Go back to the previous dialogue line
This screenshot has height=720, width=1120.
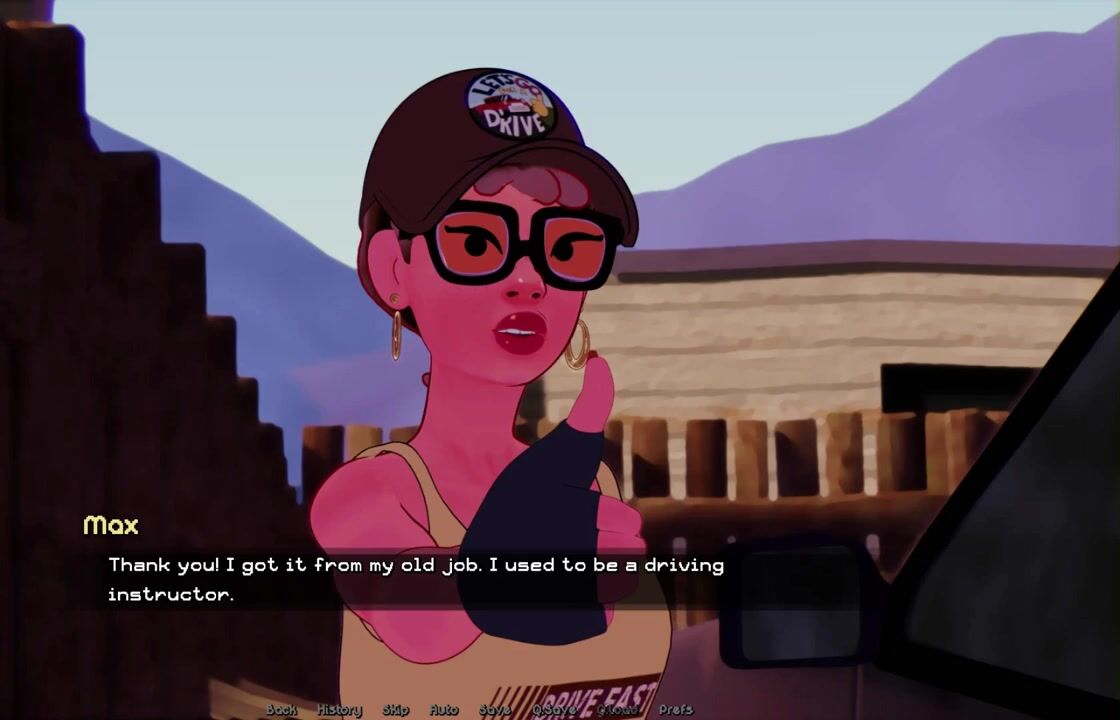(x=282, y=709)
